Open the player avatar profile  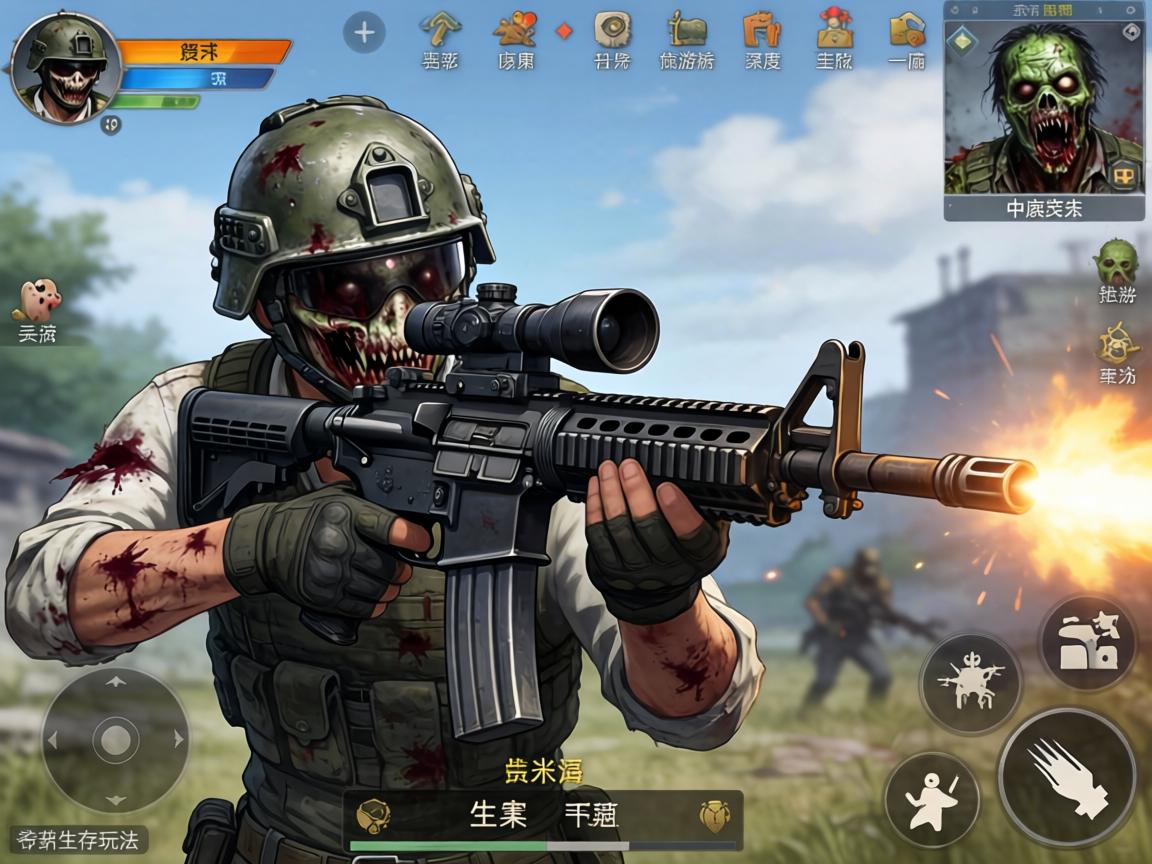66,70
